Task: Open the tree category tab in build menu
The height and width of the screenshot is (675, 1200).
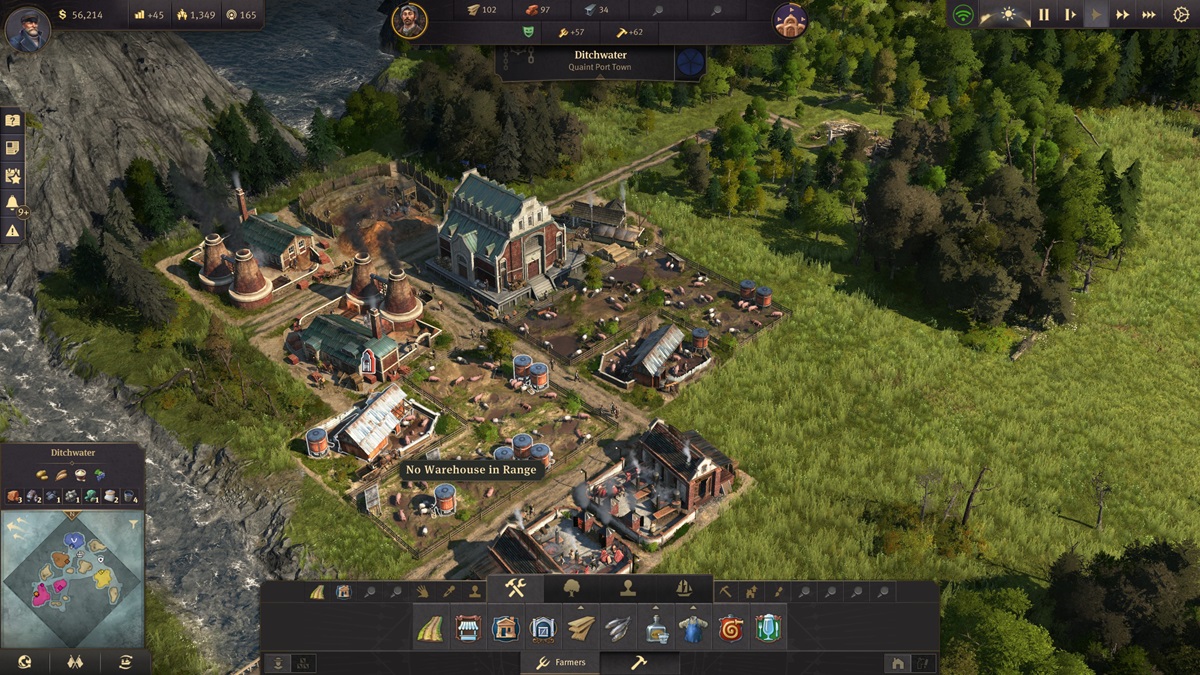Action: pos(572,588)
